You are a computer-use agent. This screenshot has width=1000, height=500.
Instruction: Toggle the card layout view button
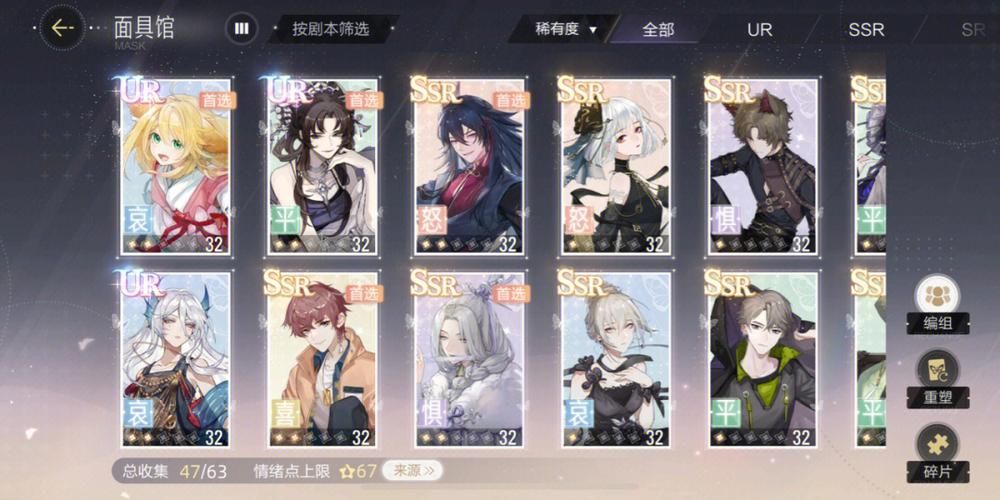[x=241, y=28]
